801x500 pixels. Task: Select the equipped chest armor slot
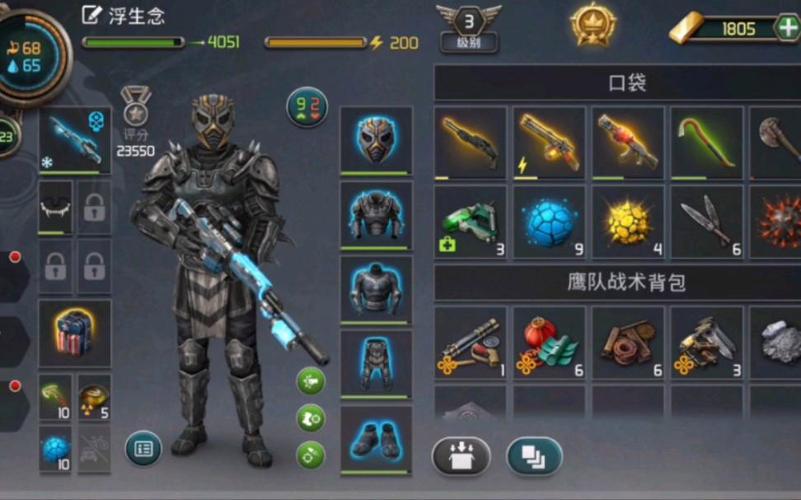point(376,214)
